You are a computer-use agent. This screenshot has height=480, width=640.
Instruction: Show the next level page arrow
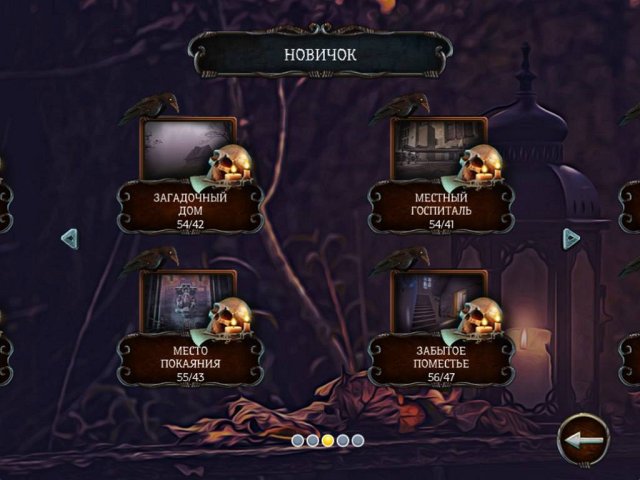click(x=571, y=238)
